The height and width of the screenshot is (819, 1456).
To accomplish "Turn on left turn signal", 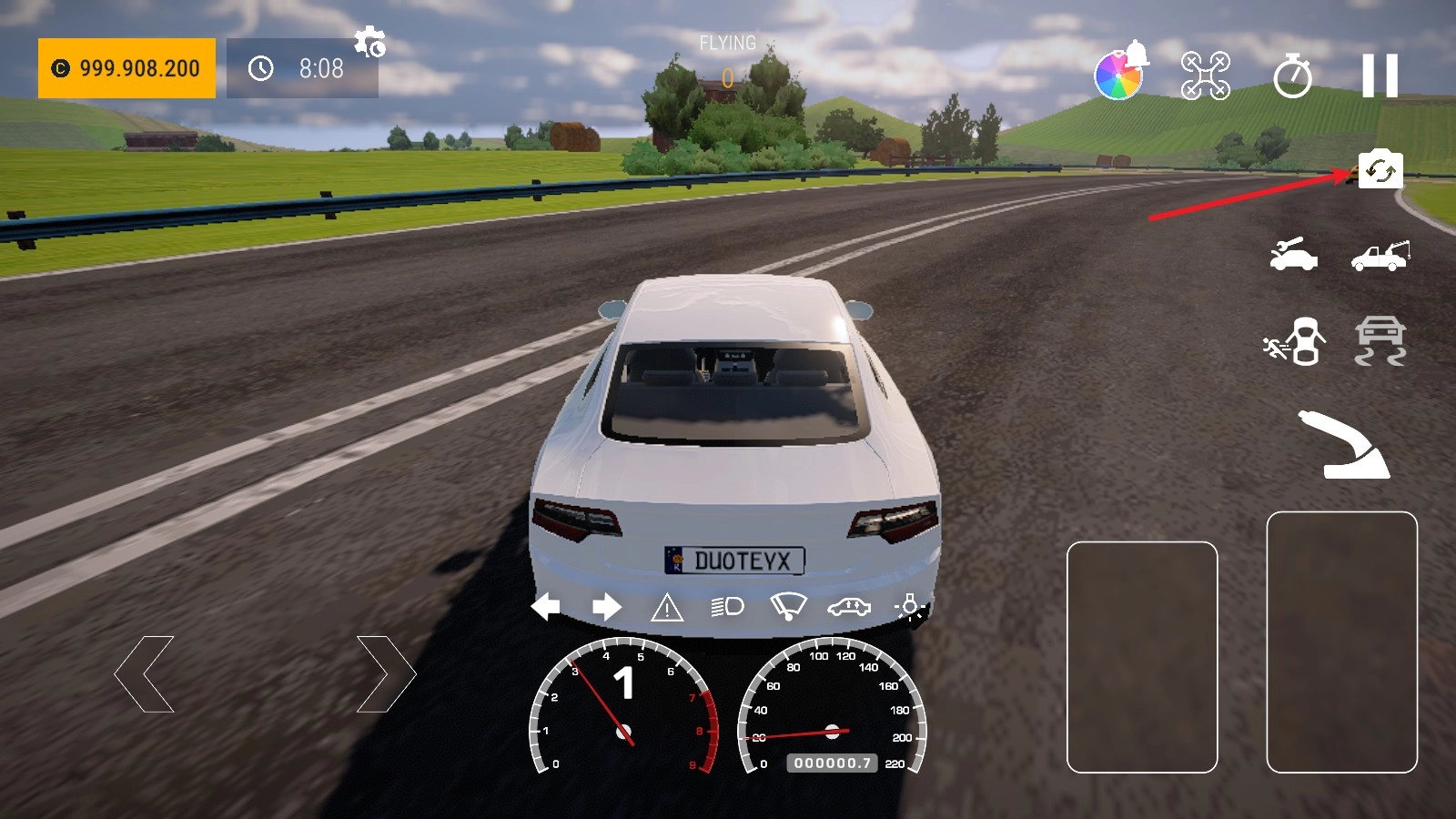I will (x=545, y=606).
